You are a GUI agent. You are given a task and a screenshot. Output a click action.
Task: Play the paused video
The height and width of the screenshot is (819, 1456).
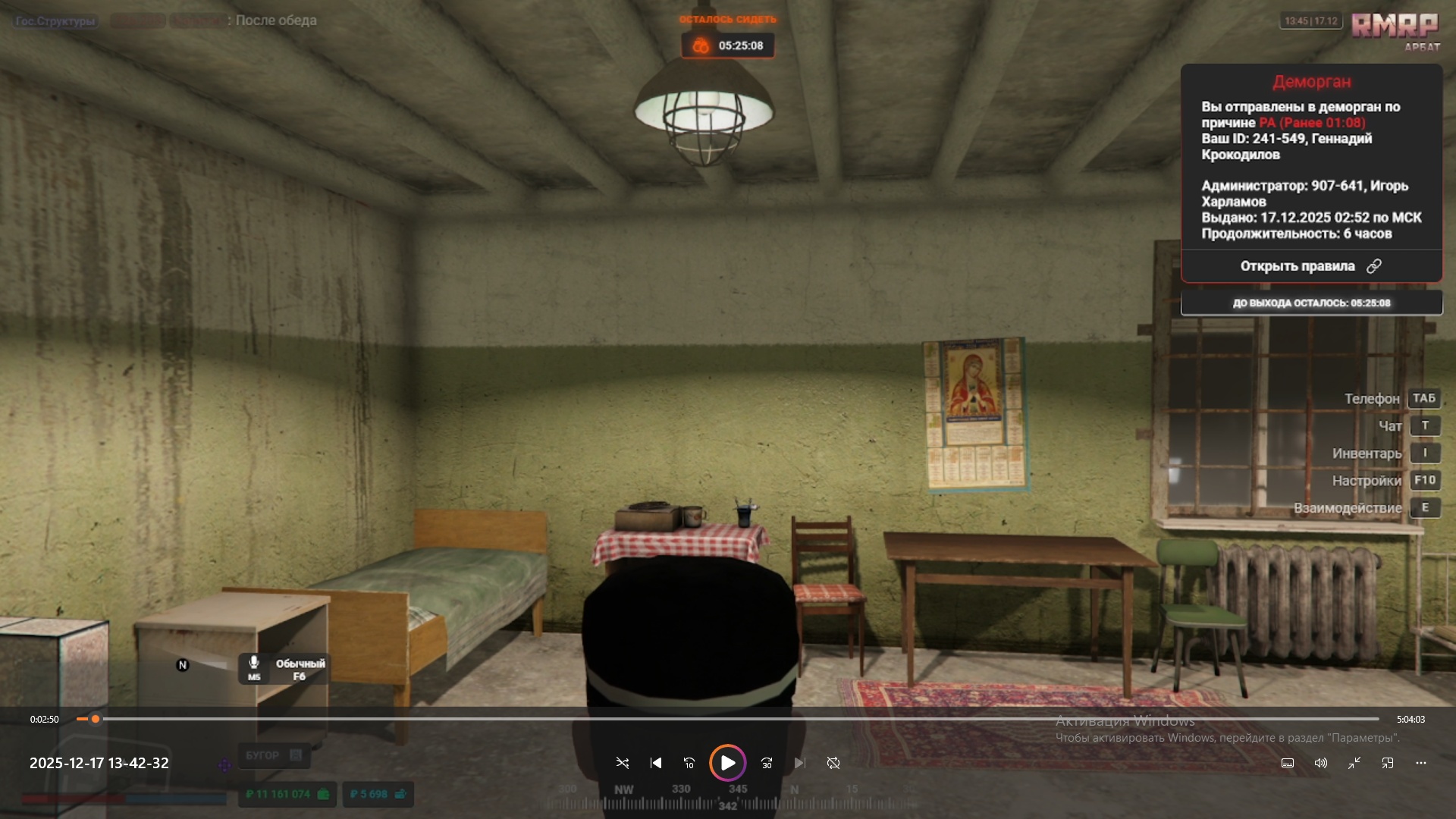(x=727, y=763)
